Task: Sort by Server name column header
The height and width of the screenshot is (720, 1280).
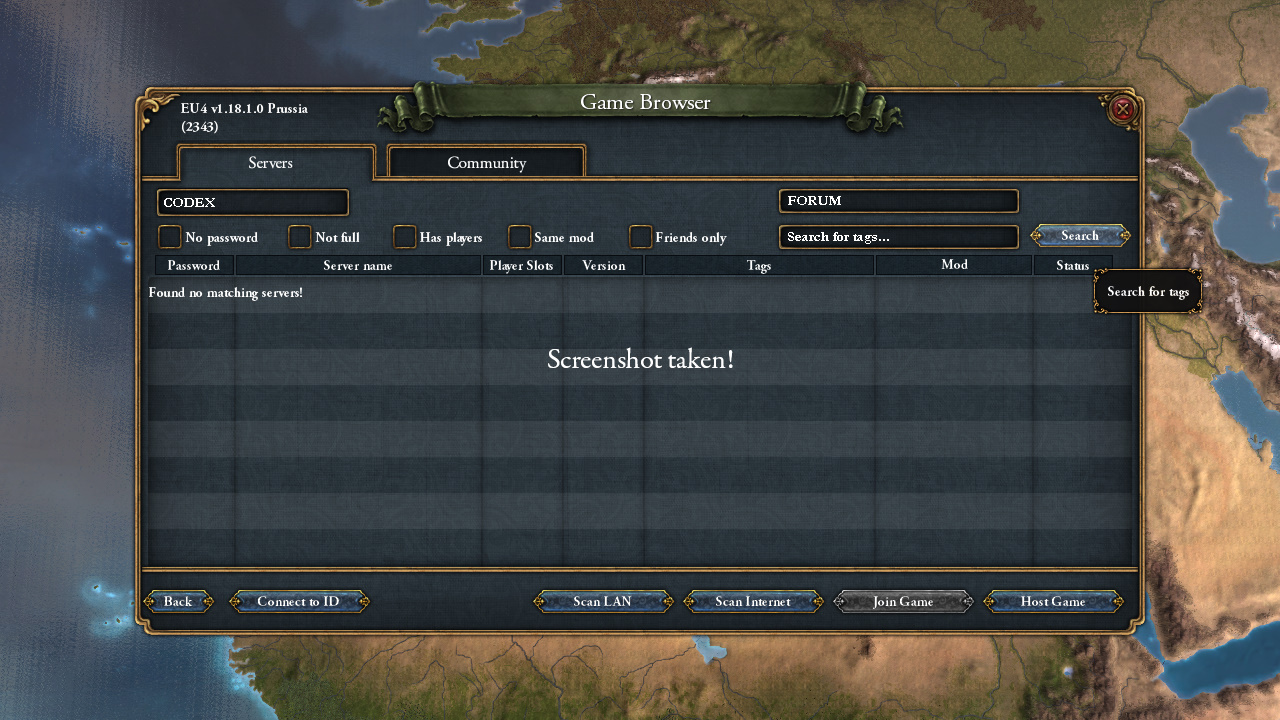Action: [358, 266]
